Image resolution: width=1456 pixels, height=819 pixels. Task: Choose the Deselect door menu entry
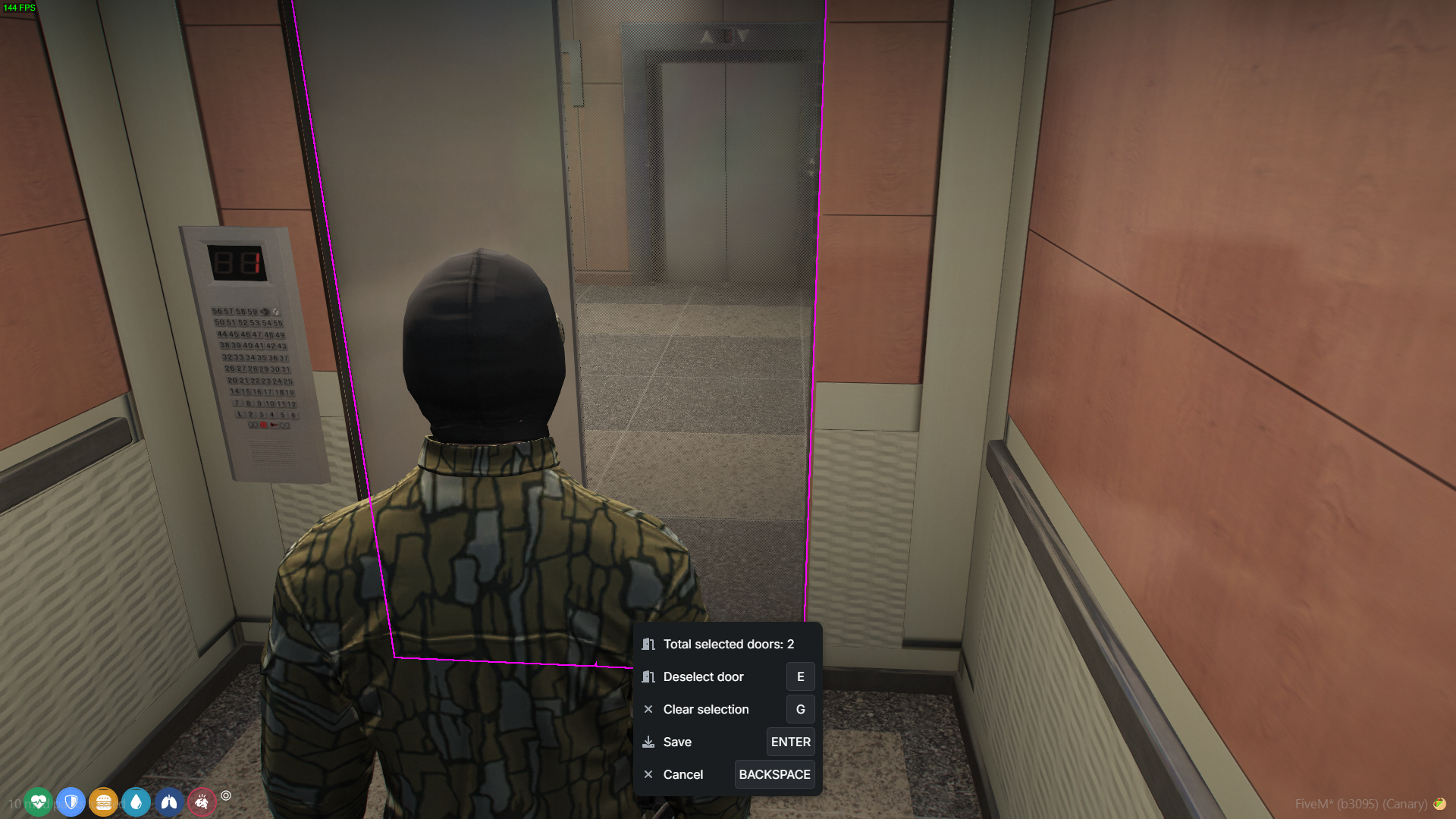[x=702, y=676]
